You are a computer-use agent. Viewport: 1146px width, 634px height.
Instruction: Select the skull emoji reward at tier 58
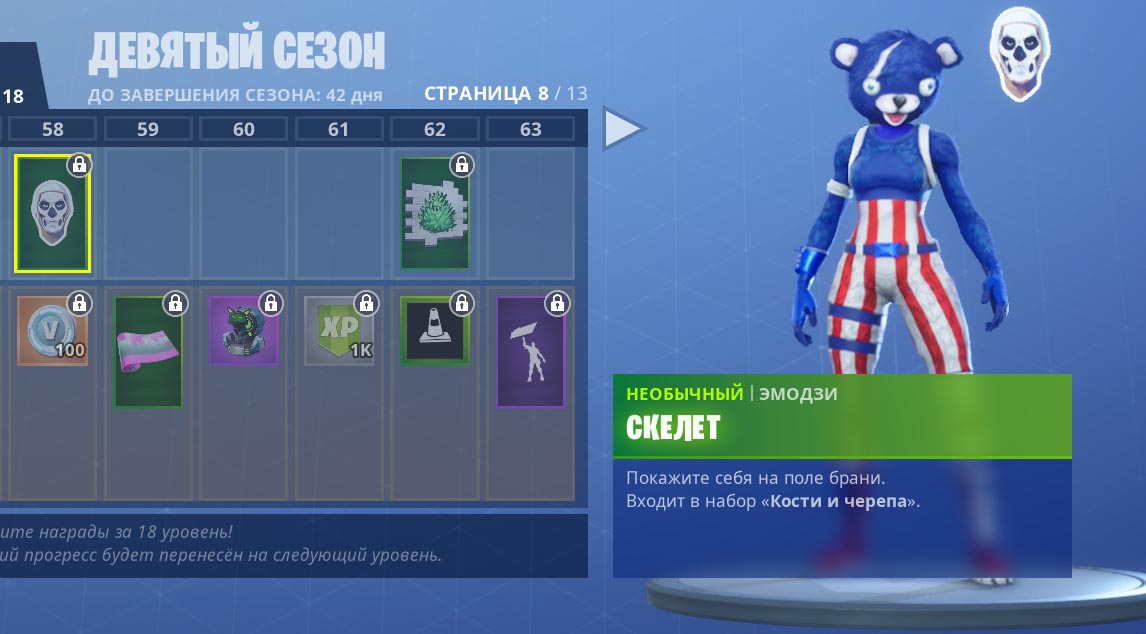[x=52, y=213]
